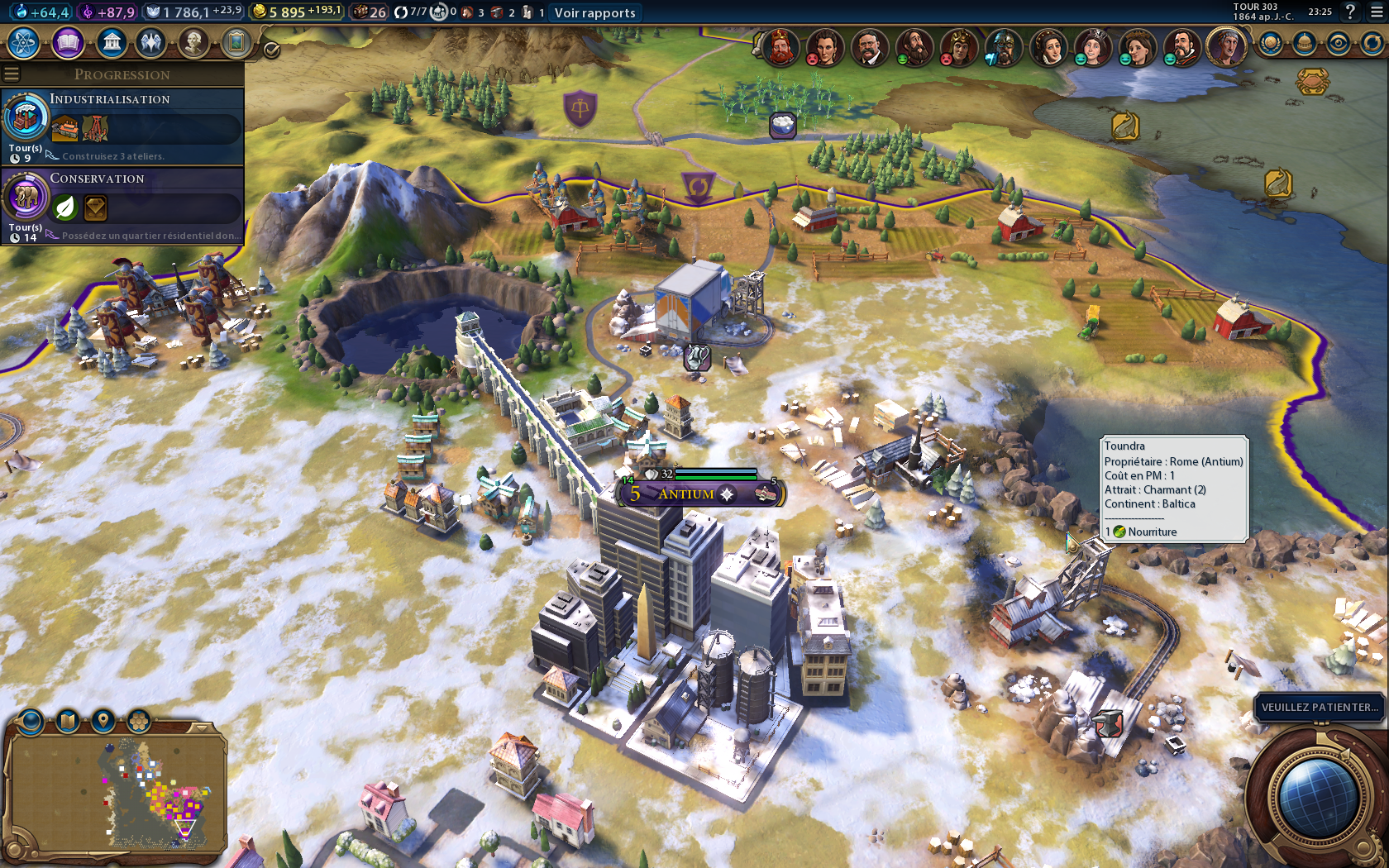Image resolution: width=1389 pixels, height=868 pixels.
Task: Open the civics tree book icon
Action: point(68,42)
